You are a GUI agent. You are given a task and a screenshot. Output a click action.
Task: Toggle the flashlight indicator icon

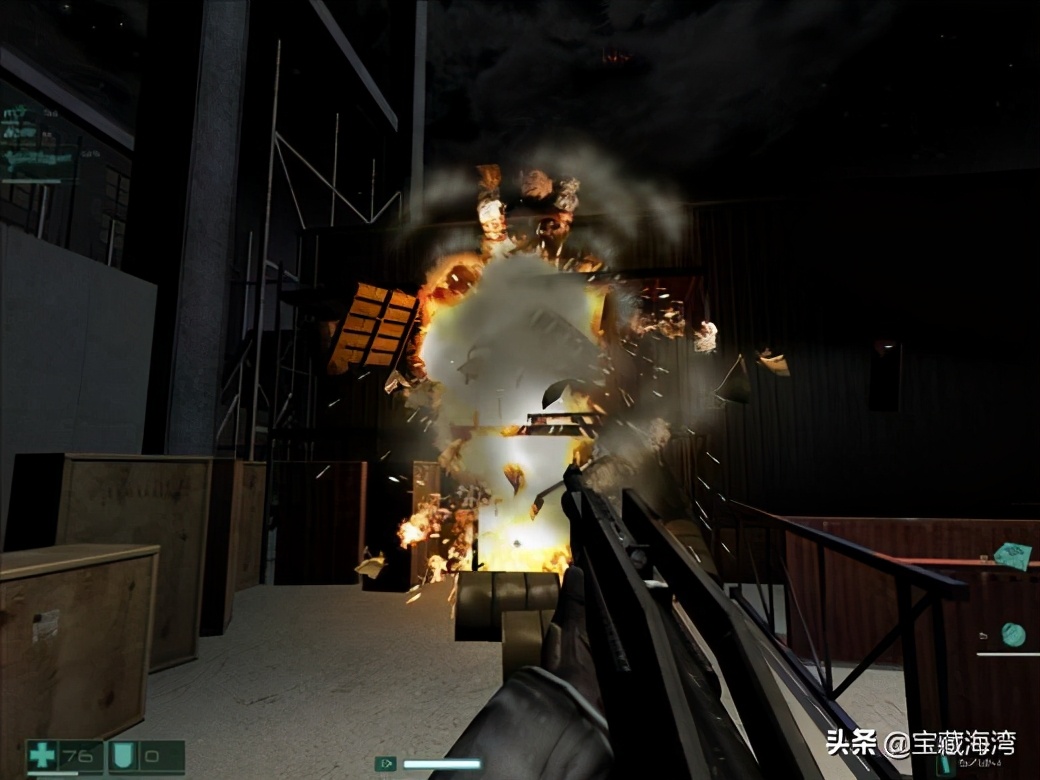coord(386,764)
